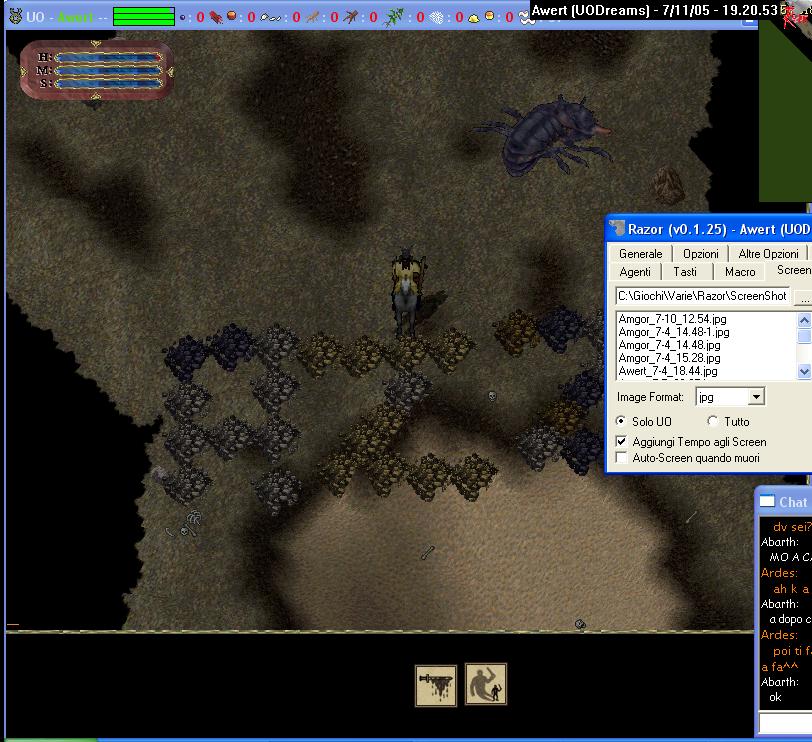Select the Amgor_7-4_15.28.jpg file entry
Screen dimensions: 812x742
point(669,358)
